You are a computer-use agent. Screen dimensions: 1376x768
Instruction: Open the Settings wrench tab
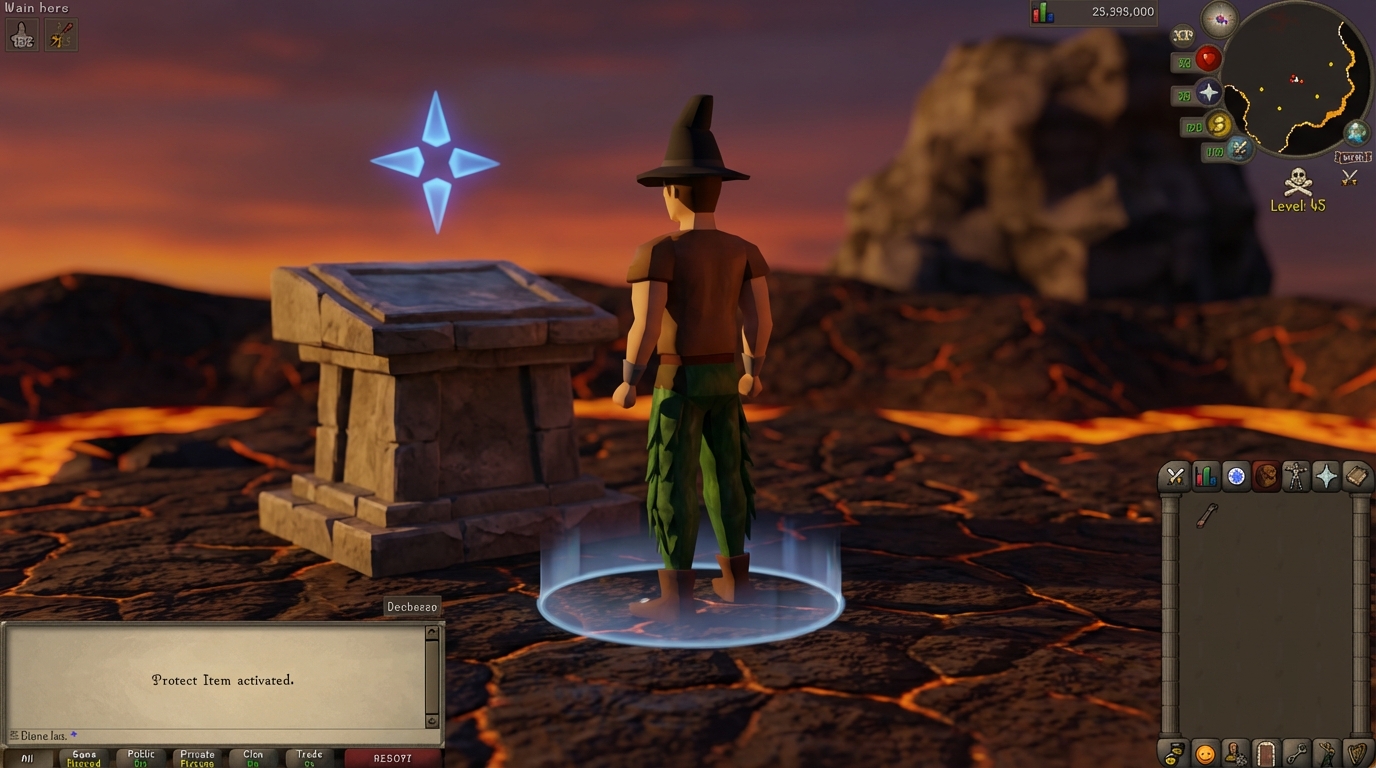[1296, 755]
